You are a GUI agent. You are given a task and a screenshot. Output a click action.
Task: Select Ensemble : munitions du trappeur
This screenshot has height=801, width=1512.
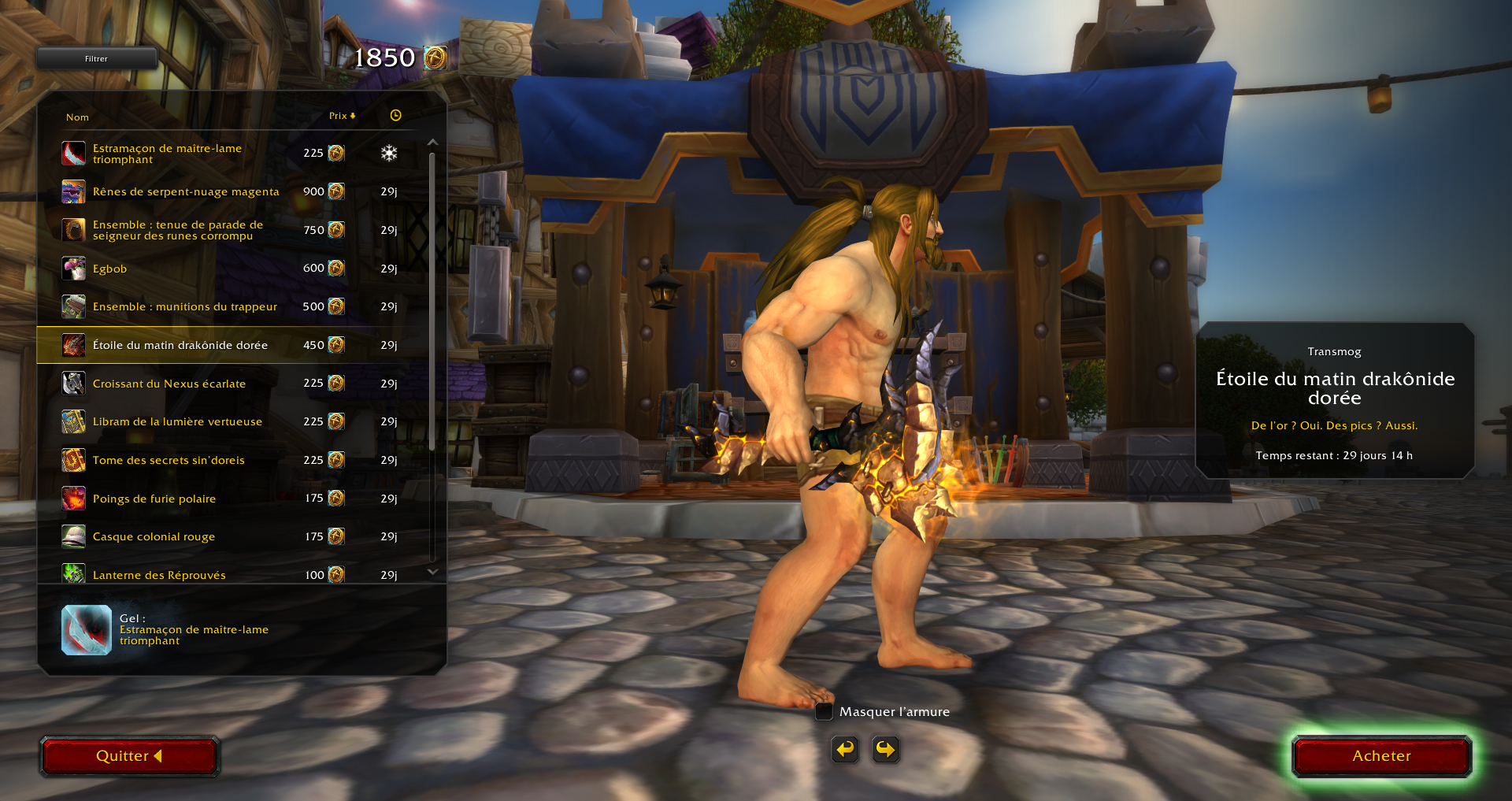pos(185,306)
